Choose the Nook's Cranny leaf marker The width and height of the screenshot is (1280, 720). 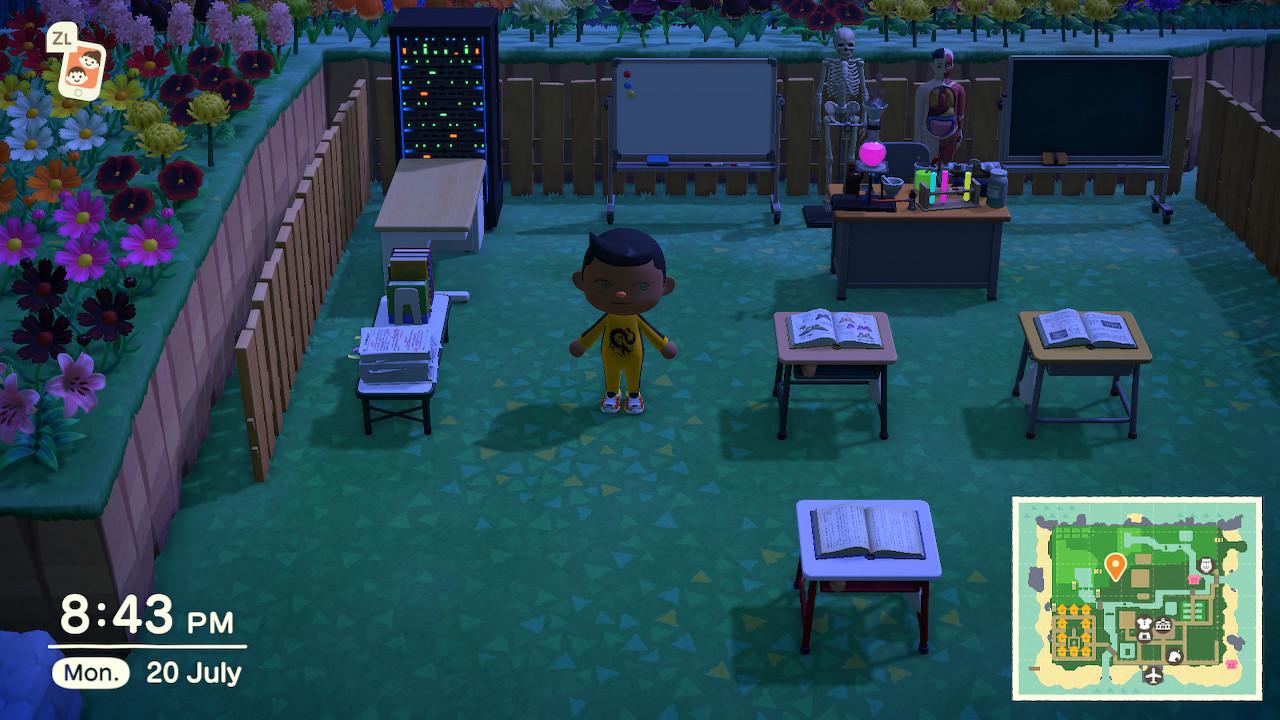click(1177, 656)
